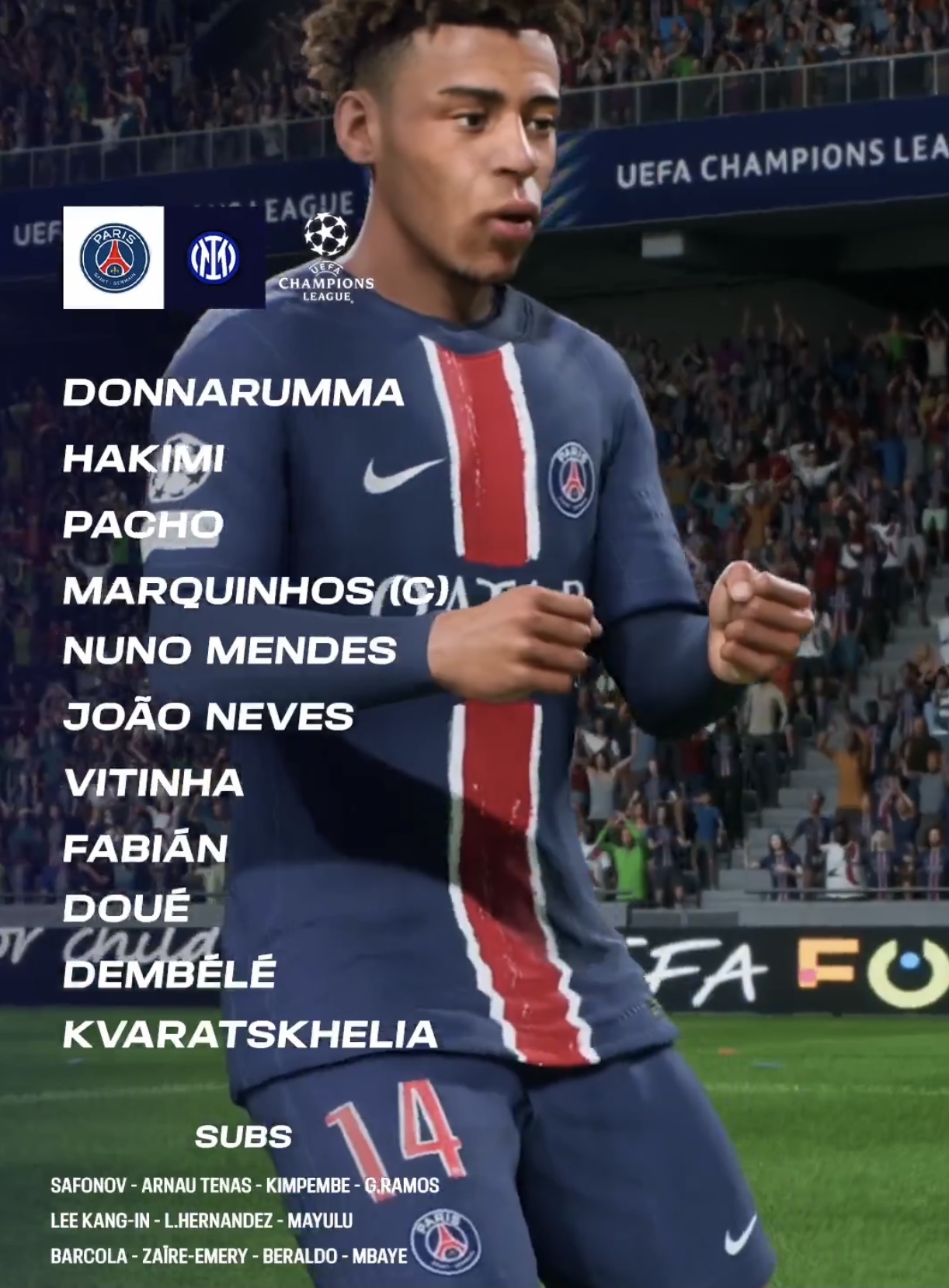Select the Inter Milan crest tile

point(214,258)
